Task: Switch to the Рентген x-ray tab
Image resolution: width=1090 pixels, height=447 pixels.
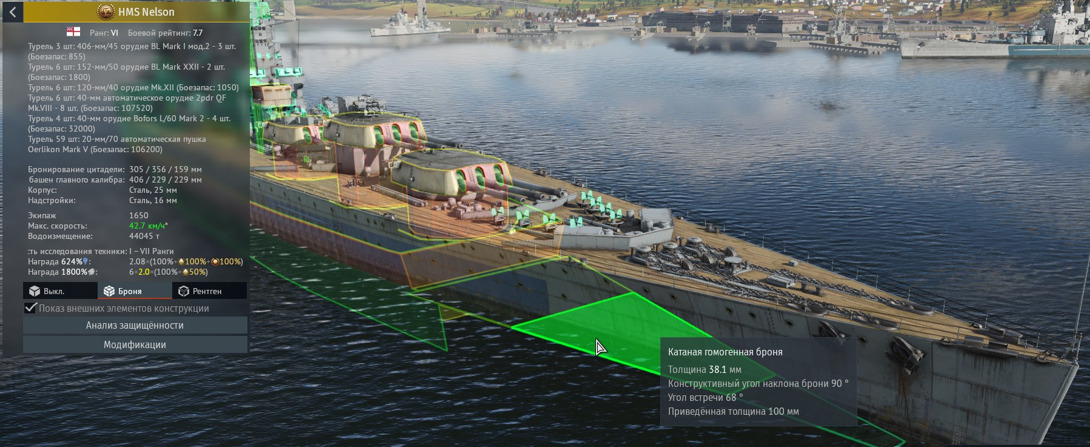Action: [x=200, y=291]
